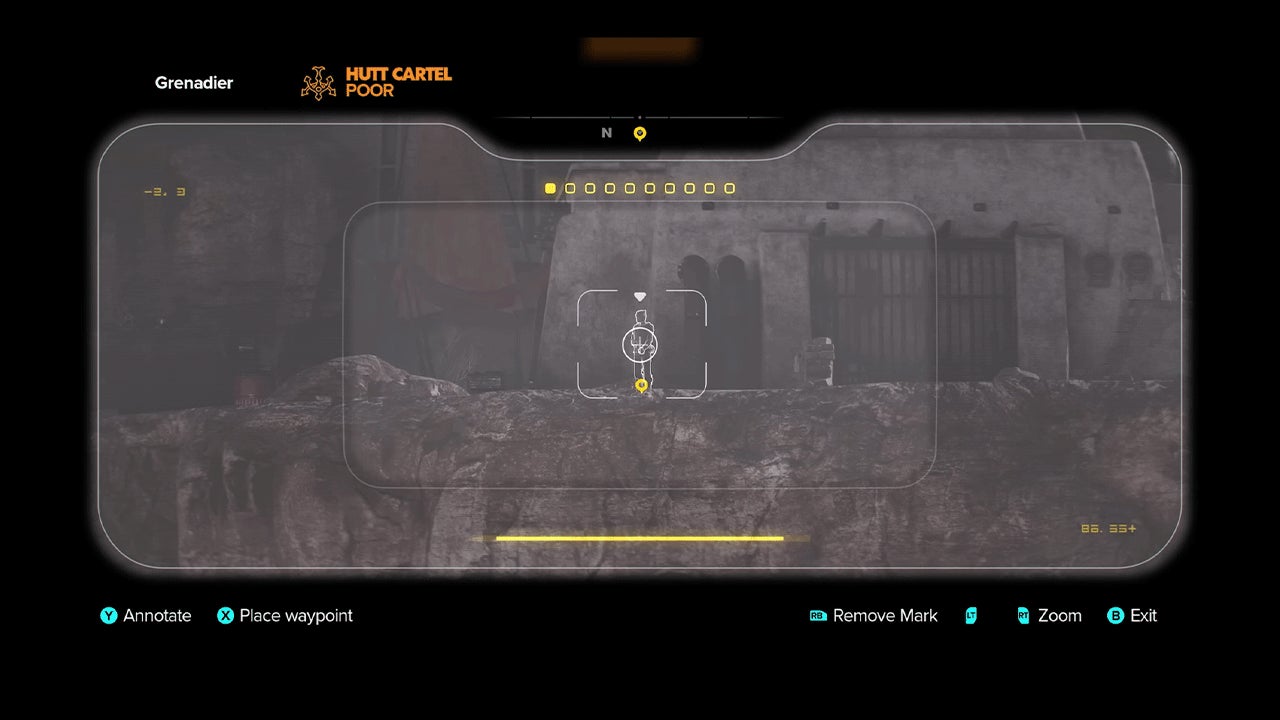Click the N compass direction indicator

pos(605,133)
